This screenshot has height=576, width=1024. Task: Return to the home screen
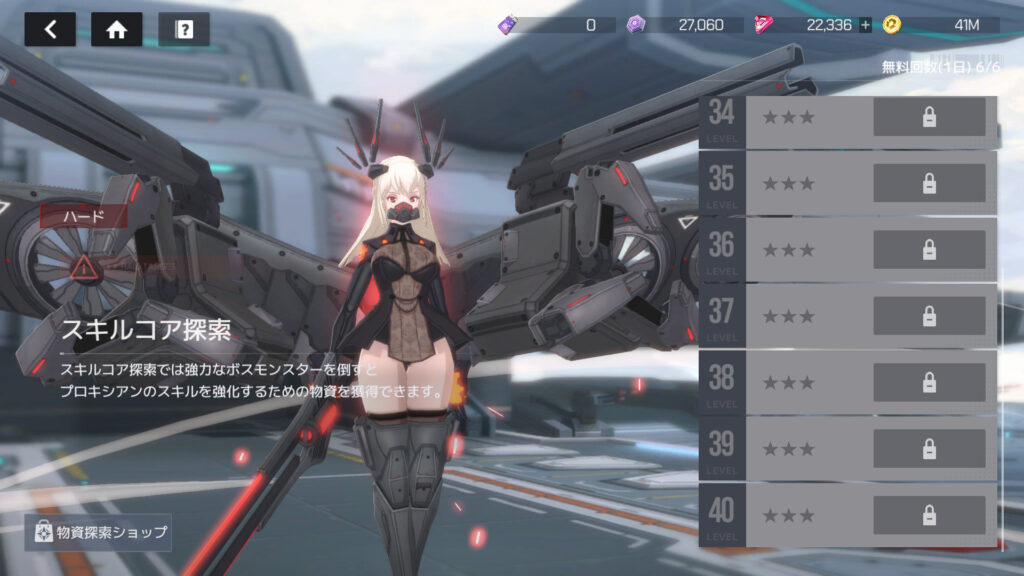116,29
